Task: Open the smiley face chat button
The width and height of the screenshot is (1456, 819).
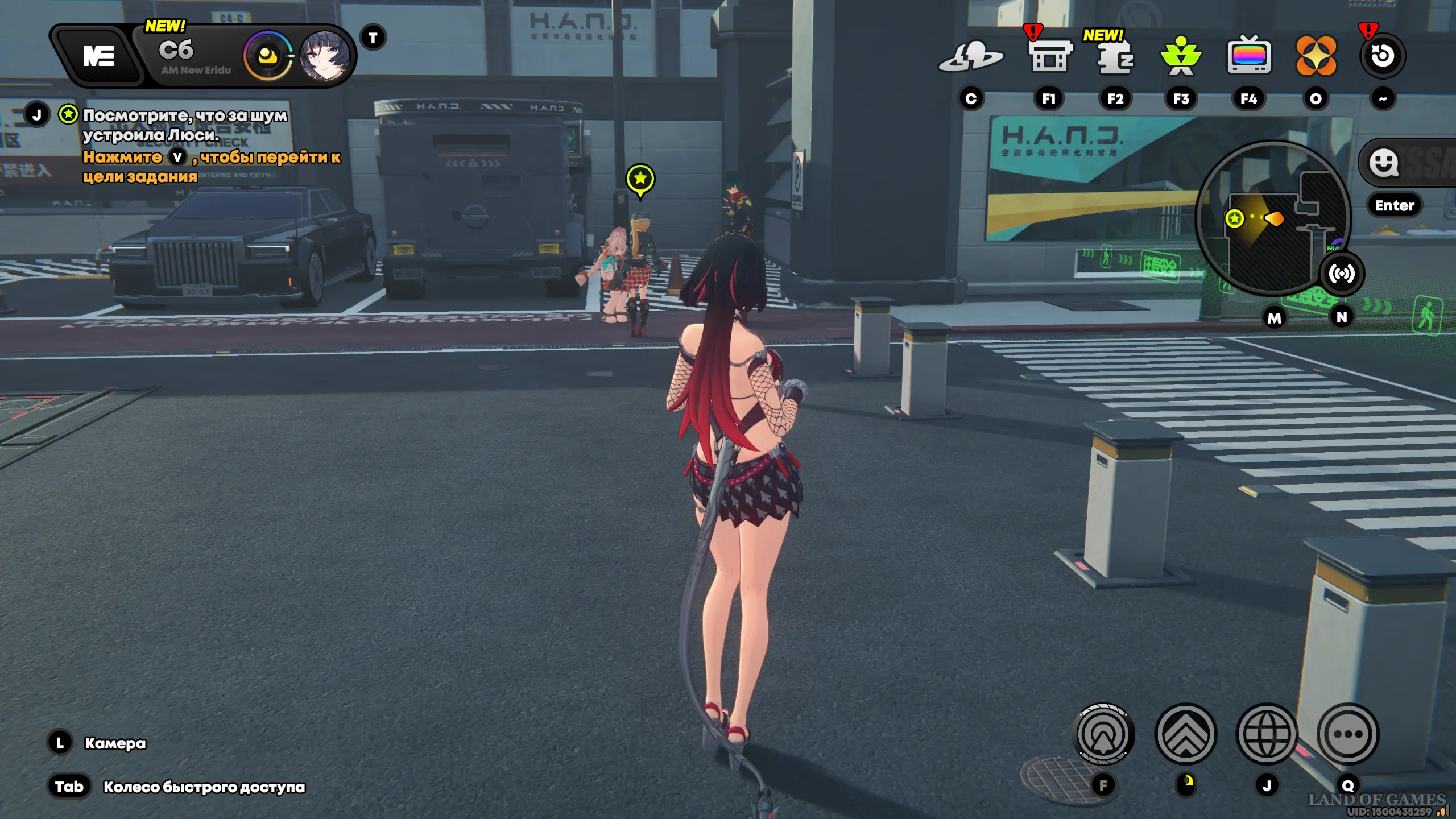Action: (1384, 163)
